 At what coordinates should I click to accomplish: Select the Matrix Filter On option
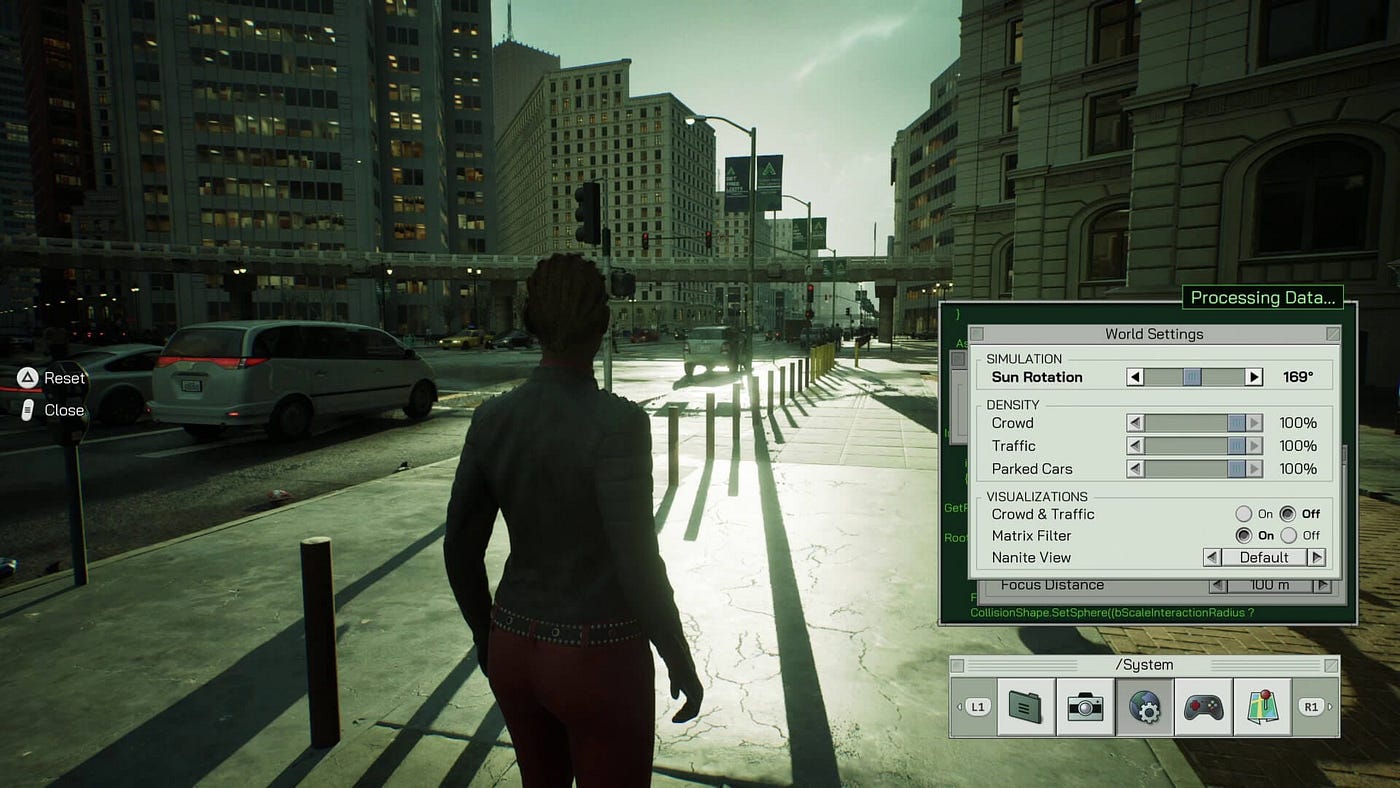pyautogui.click(x=1244, y=535)
